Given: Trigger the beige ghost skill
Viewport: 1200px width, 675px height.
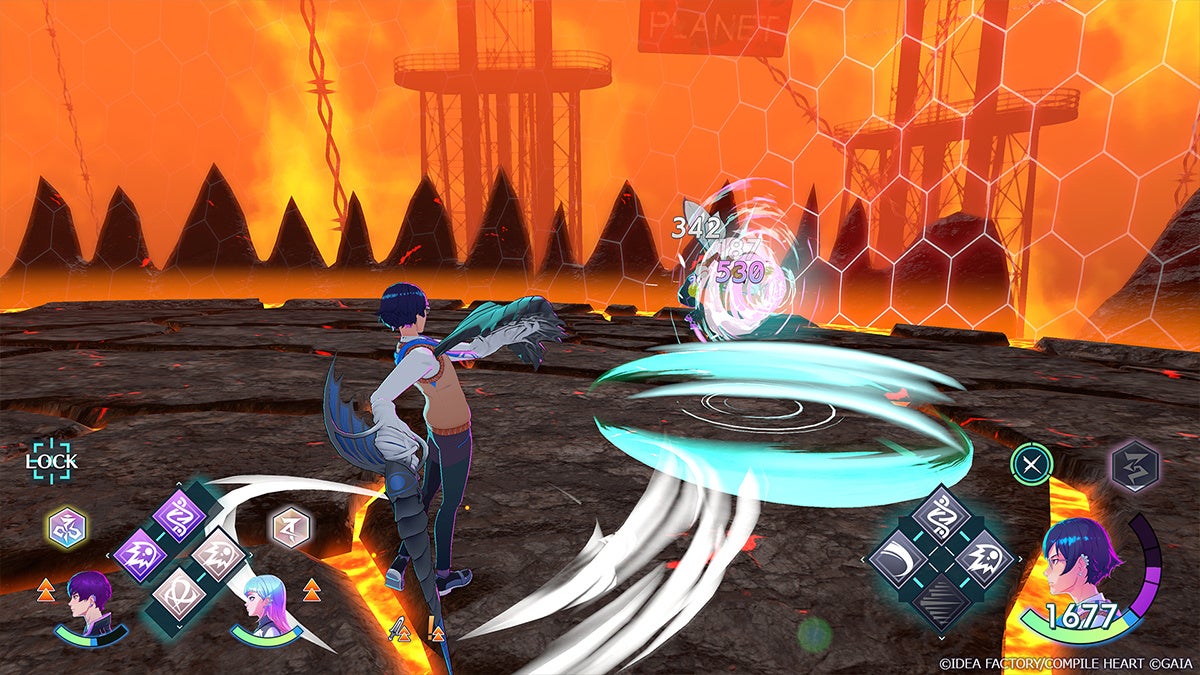Looking at the screenshot, I should click(x=219, y=554).
